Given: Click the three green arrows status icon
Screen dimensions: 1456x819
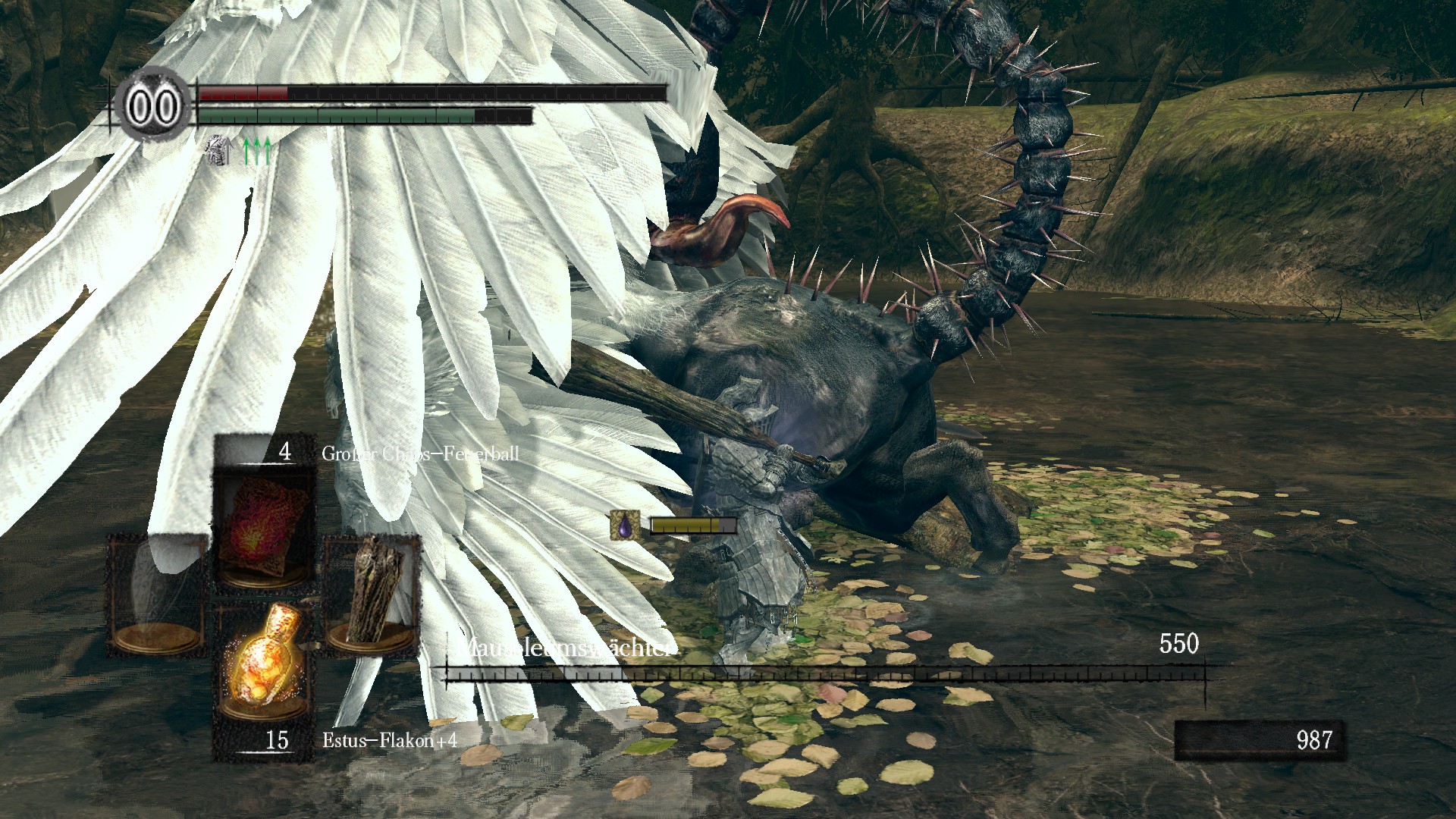Looking at the screenshot, I should click(256, 151).
